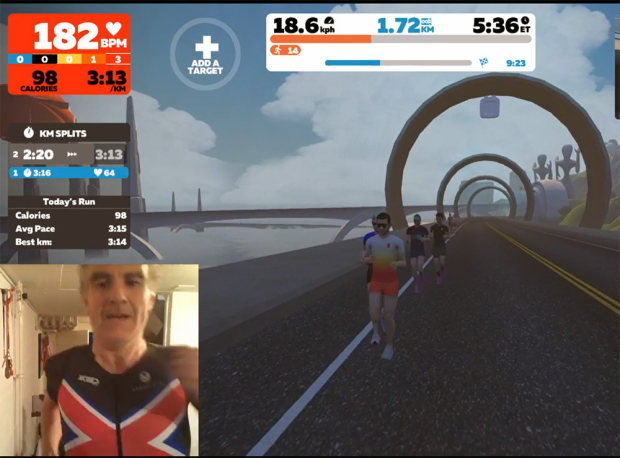Open the nearby runners count icon
This screenshot has height=458, width=620.
click(x=286, y=50)
